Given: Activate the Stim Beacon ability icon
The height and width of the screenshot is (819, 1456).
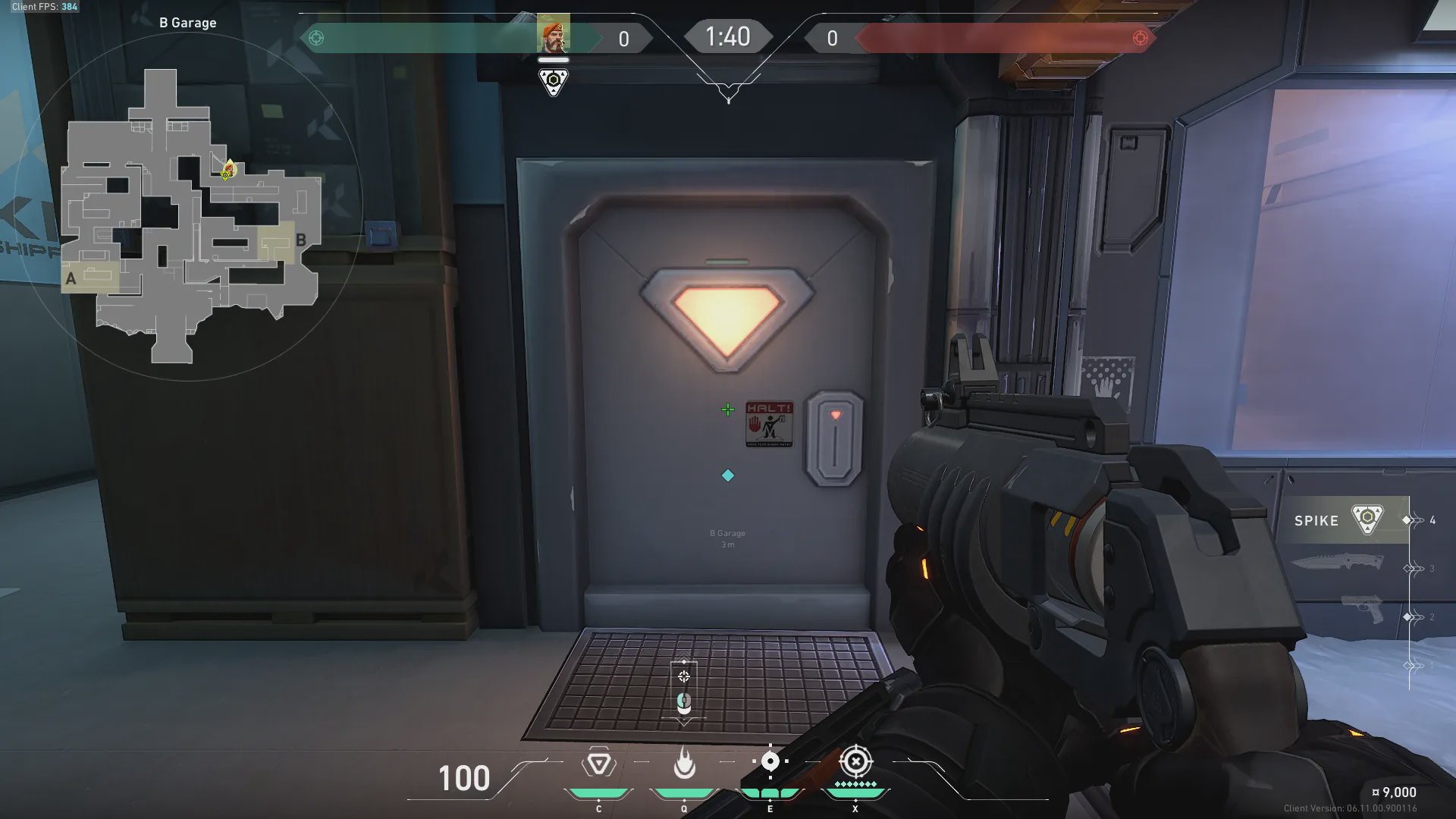Looking at the screenshot, I should 598,763.
